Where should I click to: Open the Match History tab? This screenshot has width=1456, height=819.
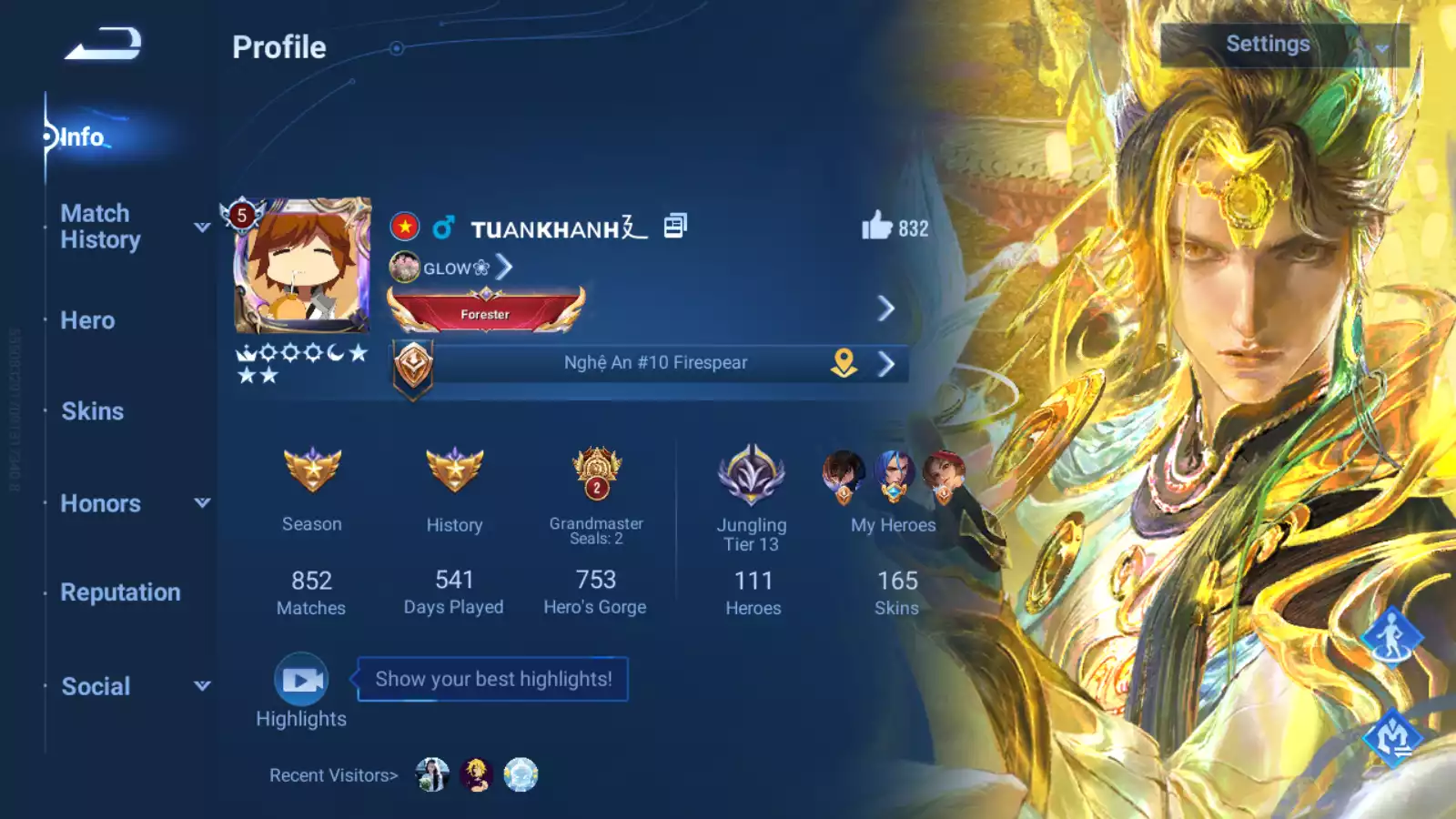pyautogui.click(x=101, y=227)
